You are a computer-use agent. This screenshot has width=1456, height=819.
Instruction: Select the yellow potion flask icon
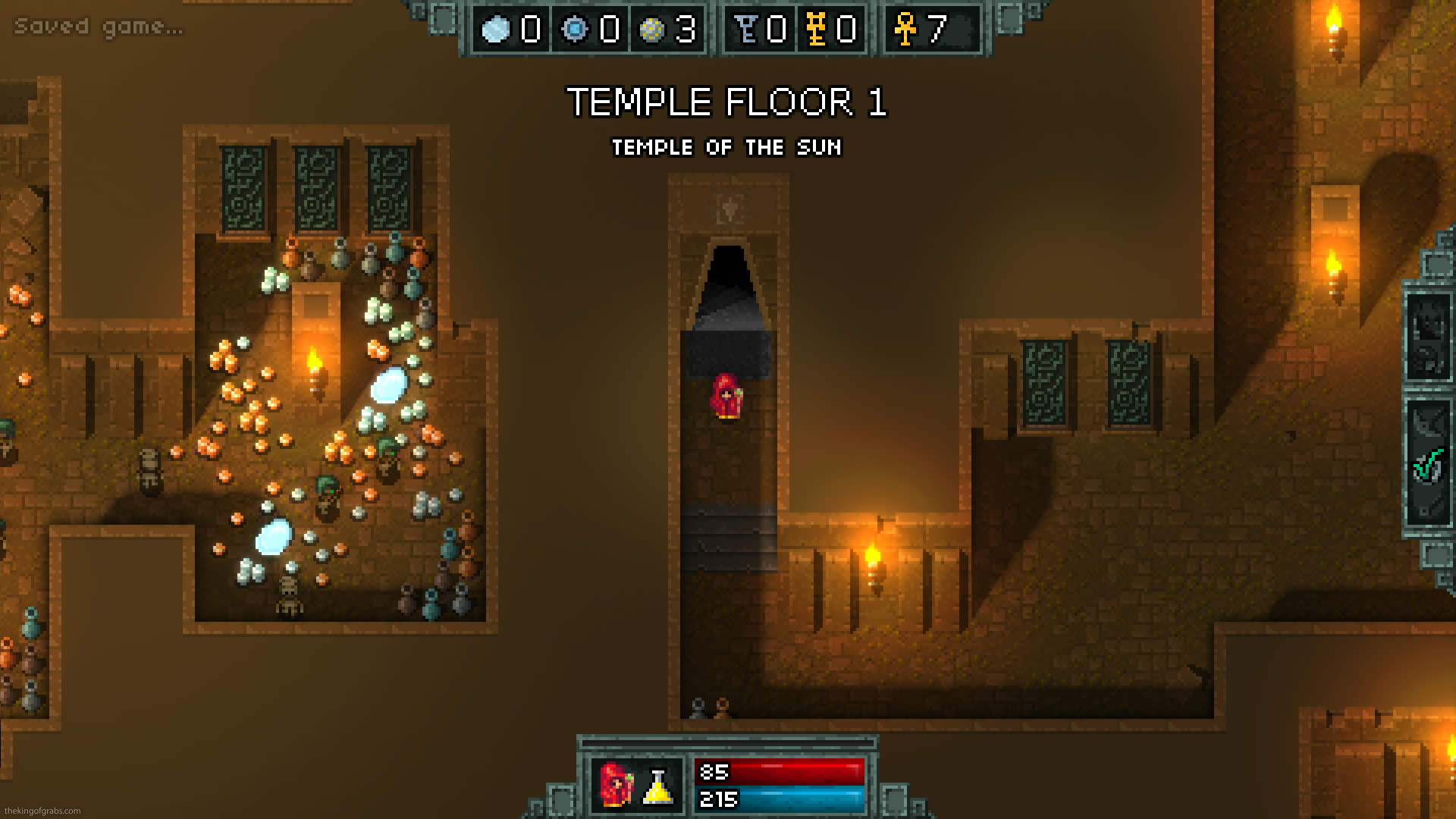(x=657, y=786)
